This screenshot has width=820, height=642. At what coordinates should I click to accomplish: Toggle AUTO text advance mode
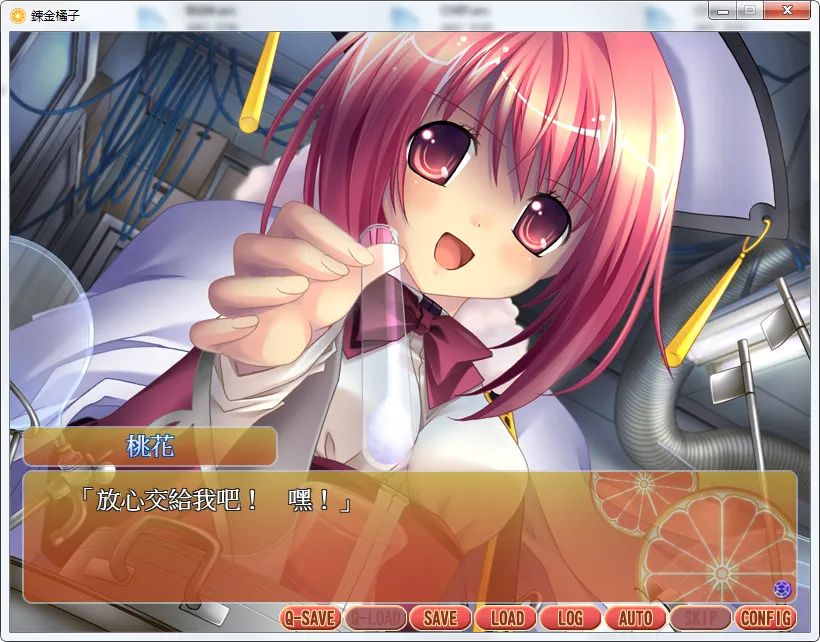635,618
